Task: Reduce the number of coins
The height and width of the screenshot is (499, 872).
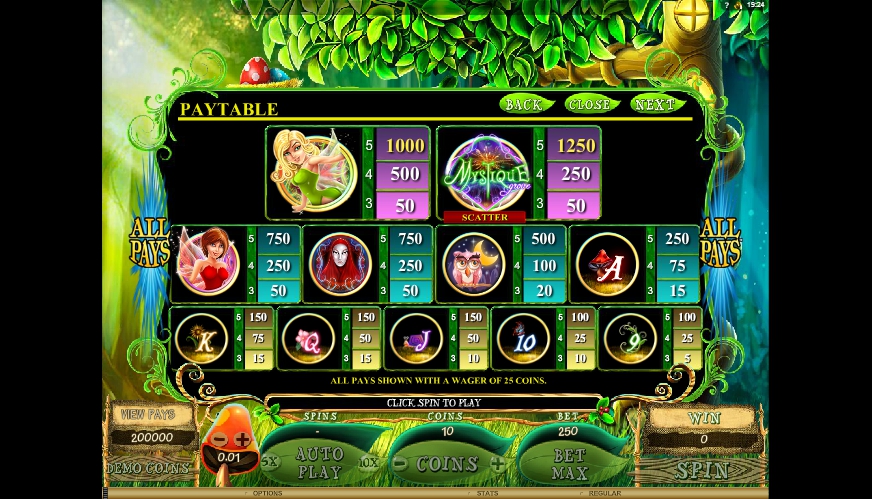Action: click(400, 464)
